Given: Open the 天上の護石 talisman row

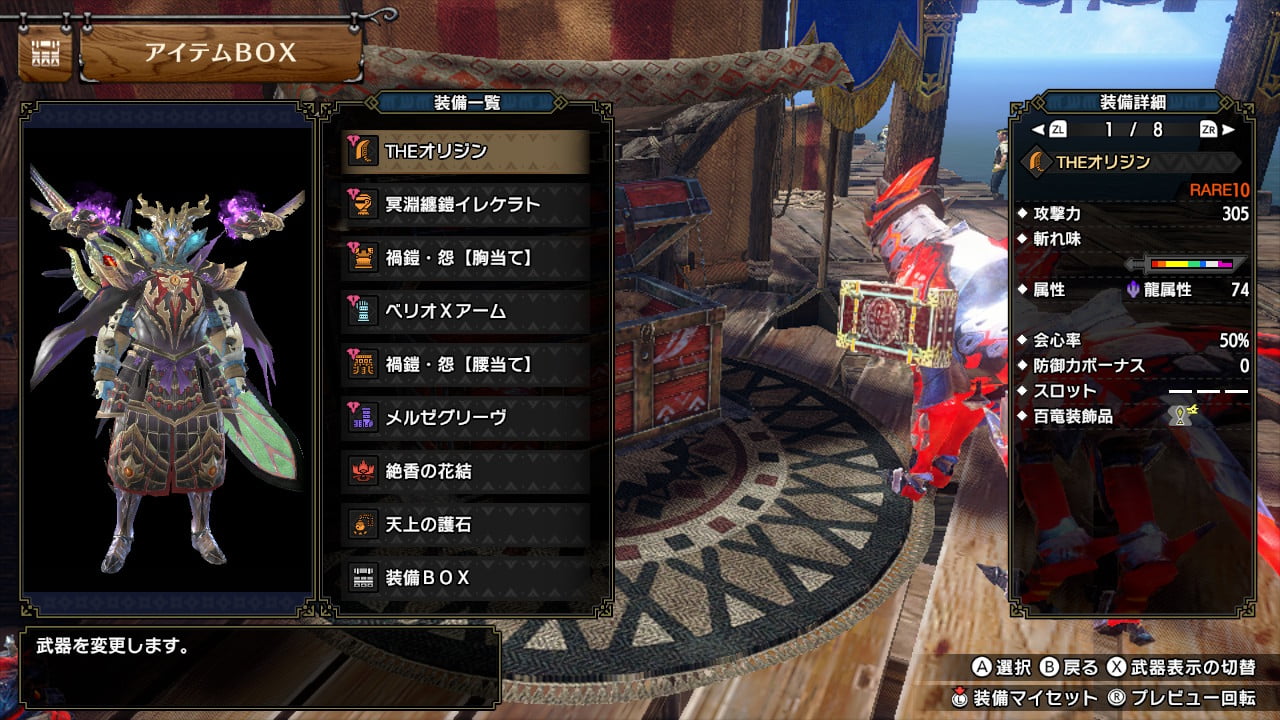Looking at the screenshot, I should coord(465,524).
